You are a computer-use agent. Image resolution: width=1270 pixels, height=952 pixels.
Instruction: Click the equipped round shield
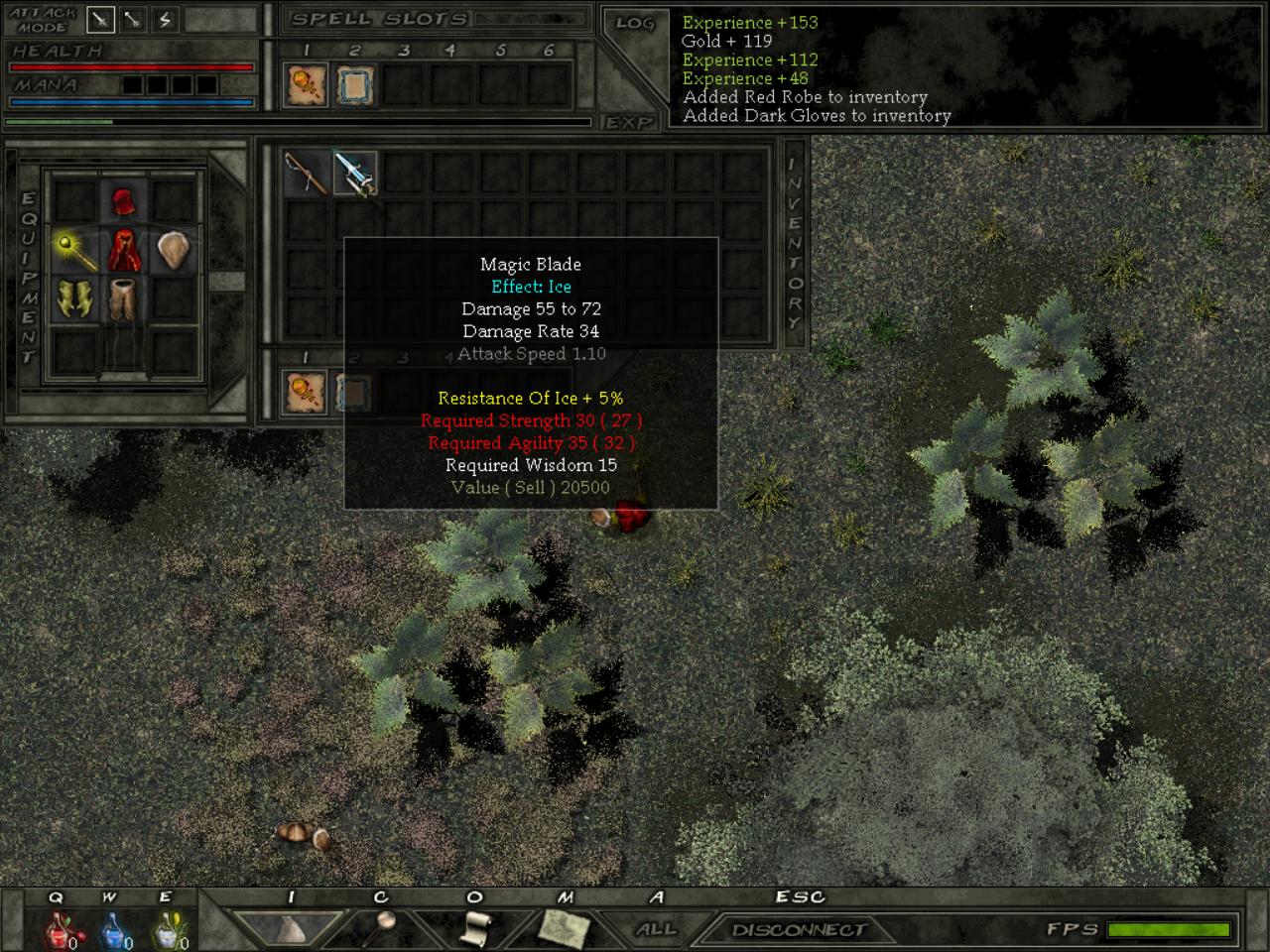coord(173,250)
